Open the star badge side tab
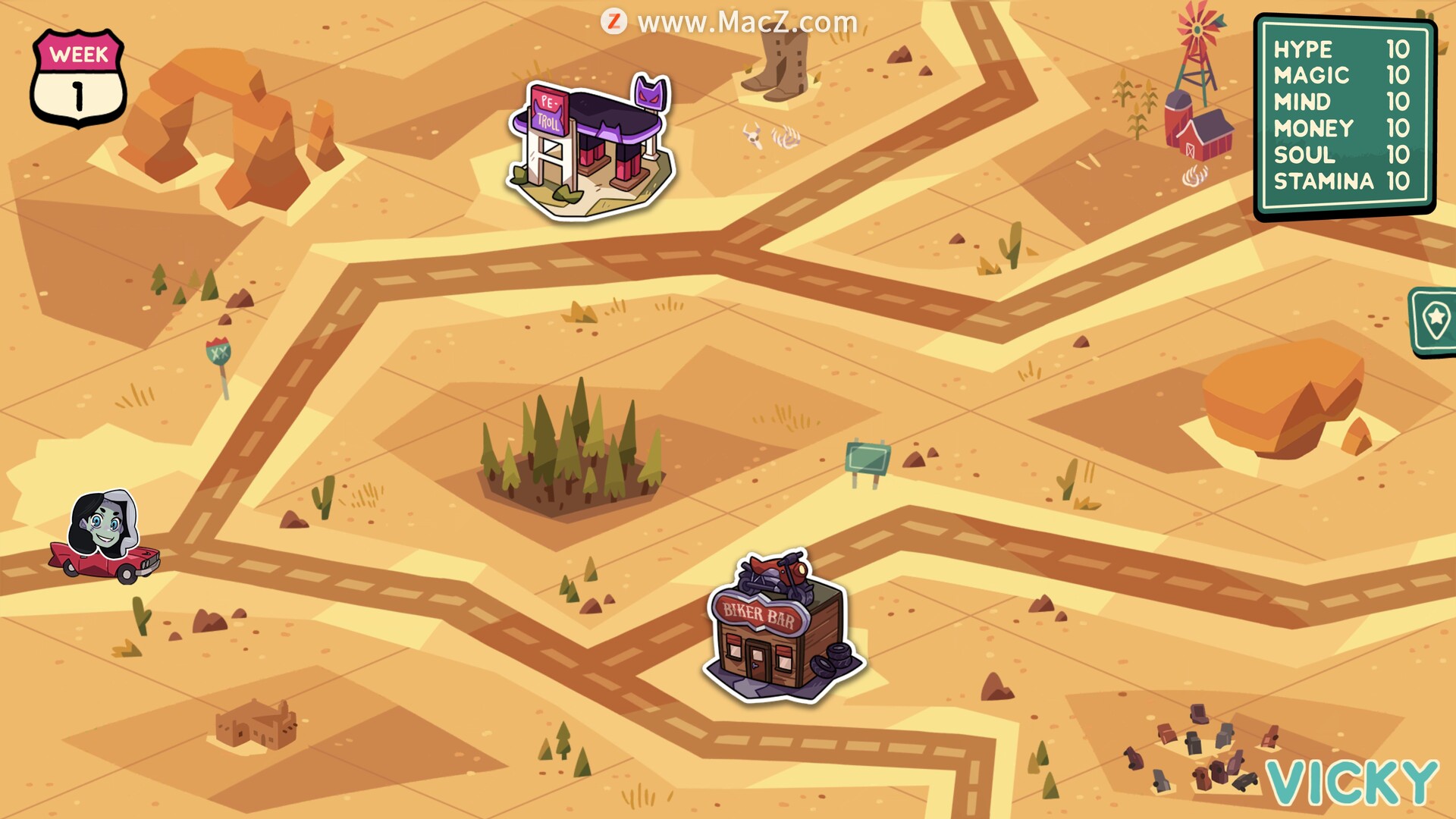 (x=1435, y=321)
